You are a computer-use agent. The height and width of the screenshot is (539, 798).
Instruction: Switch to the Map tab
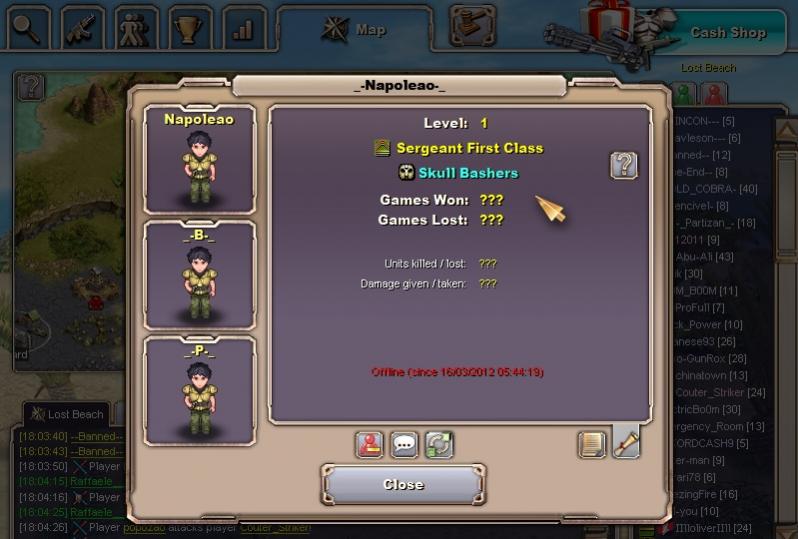(355, 30)
